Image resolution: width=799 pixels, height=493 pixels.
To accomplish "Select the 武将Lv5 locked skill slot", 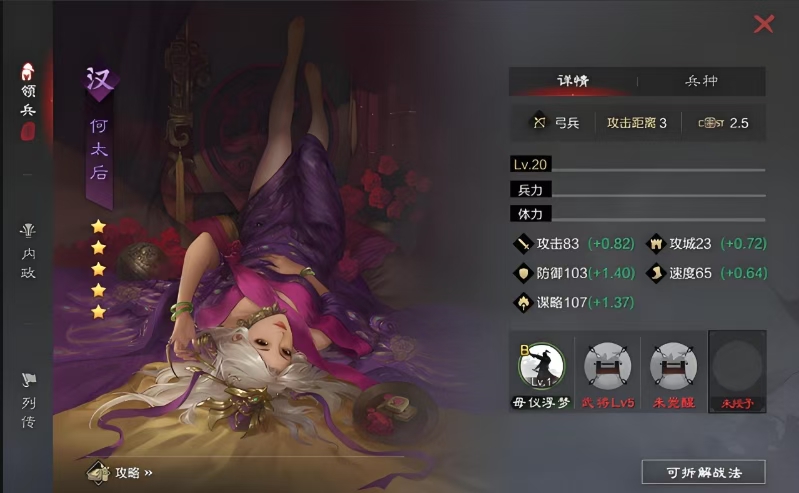I will pyautogui.click(x=607, y=366).
